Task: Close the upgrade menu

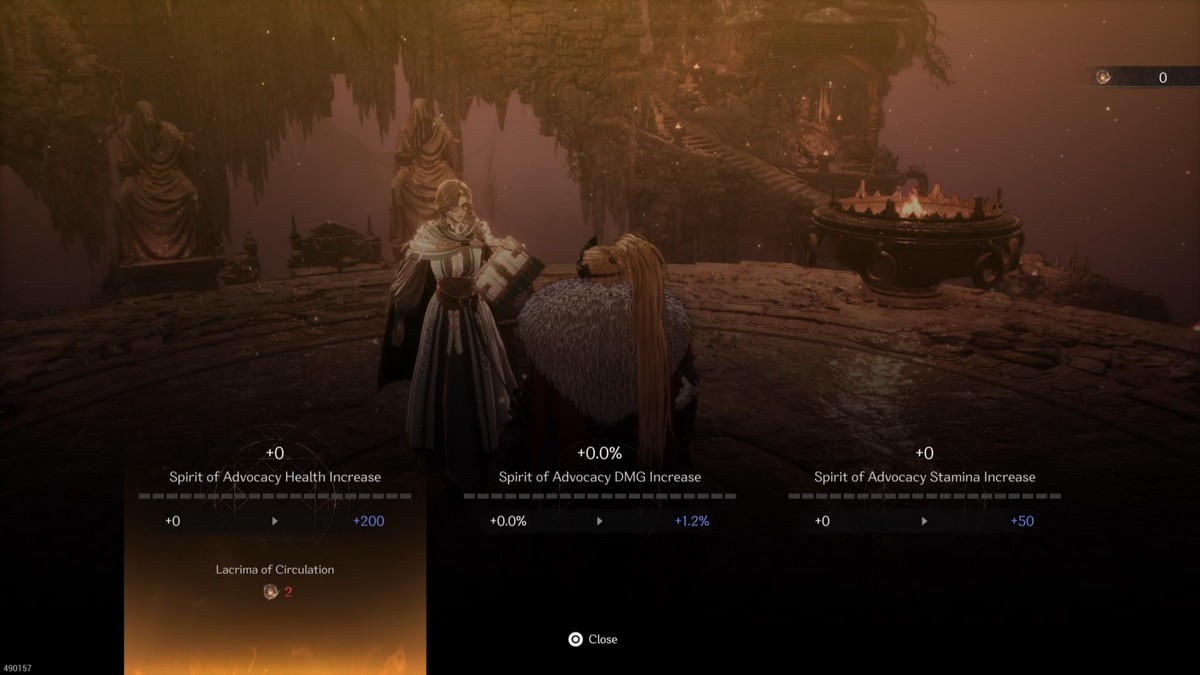Action: 593,639
